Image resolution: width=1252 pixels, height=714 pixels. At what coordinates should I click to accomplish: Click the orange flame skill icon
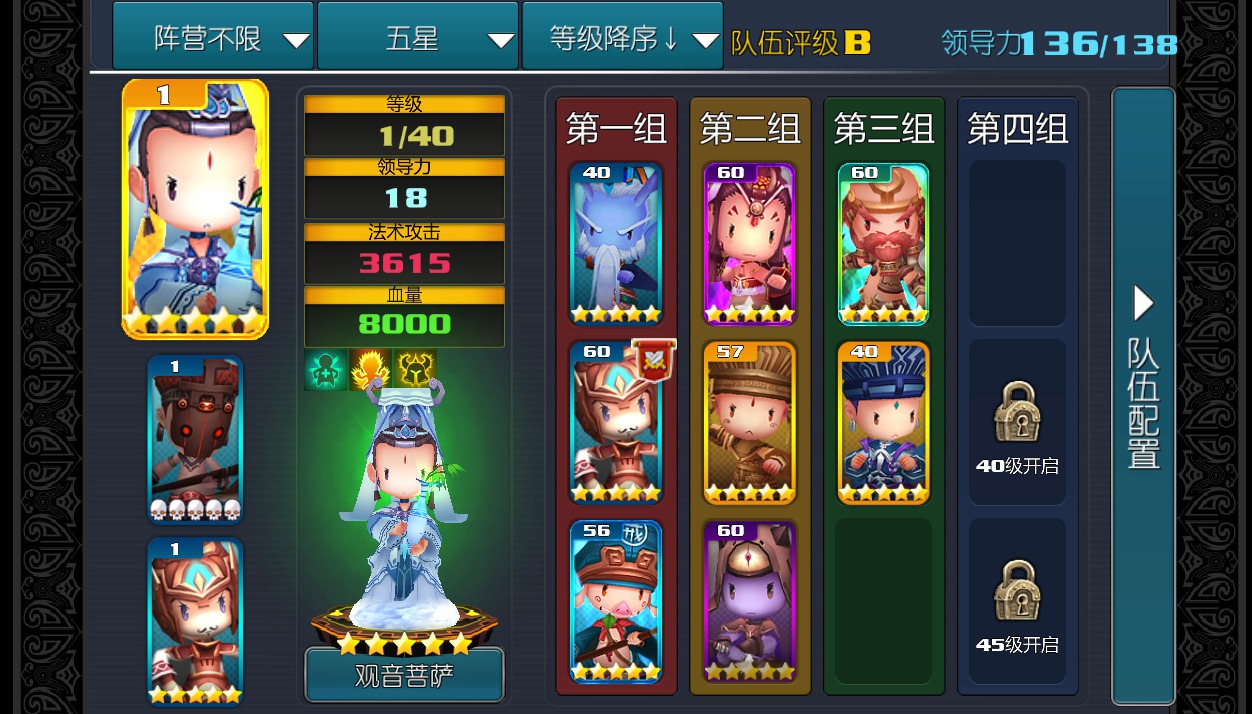click(x=370, y=371)
